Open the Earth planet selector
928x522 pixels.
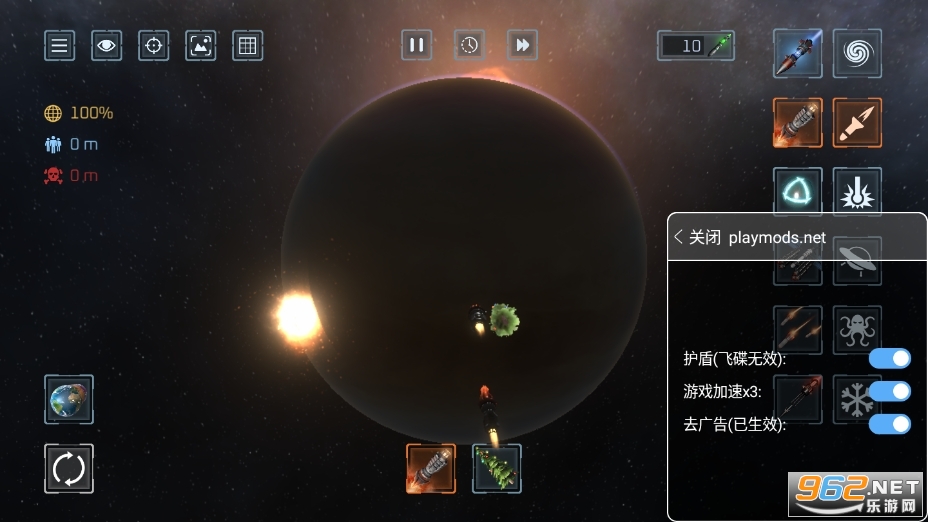point(69,399)
